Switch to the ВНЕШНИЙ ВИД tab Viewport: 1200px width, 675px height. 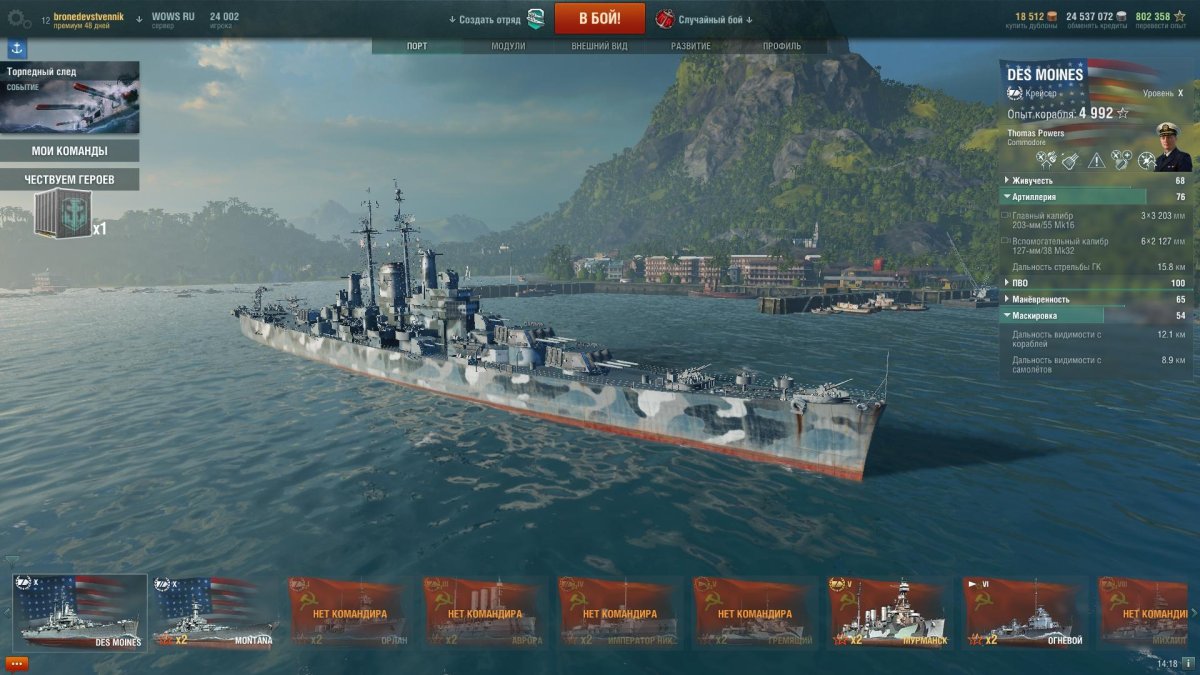[x=599, y=46]
